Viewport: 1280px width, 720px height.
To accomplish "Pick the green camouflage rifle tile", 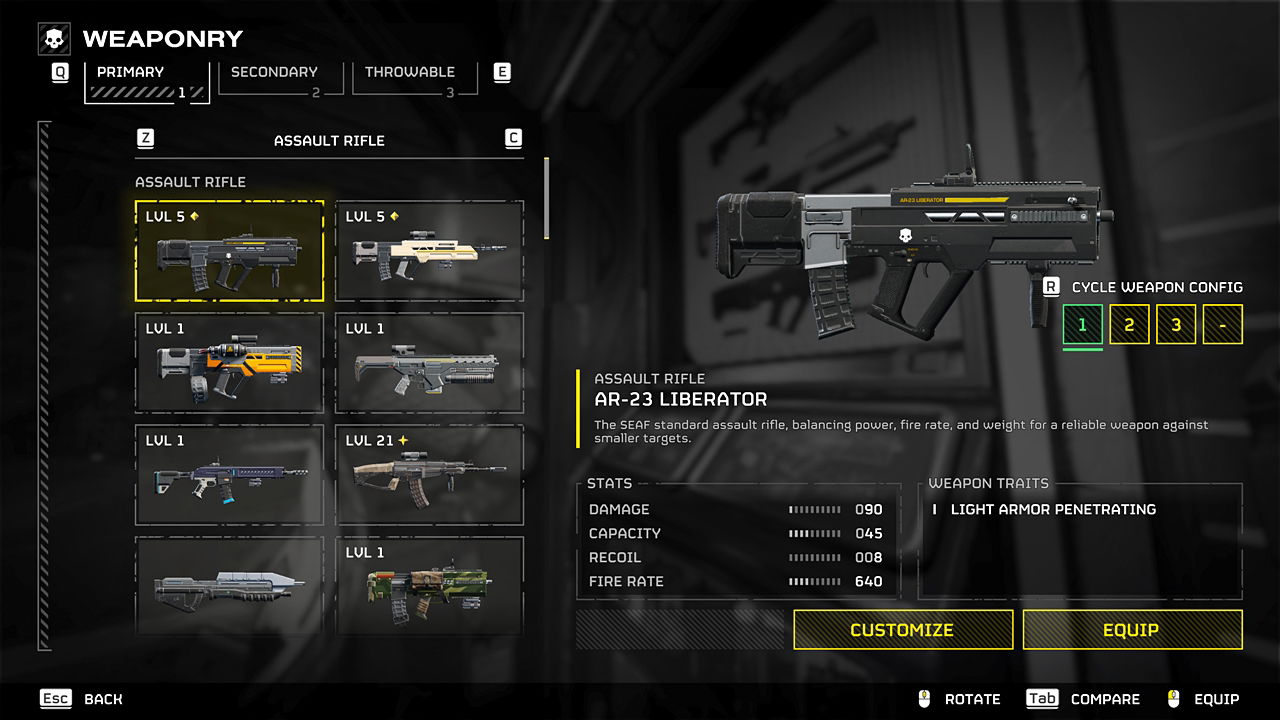I will 429,585.
